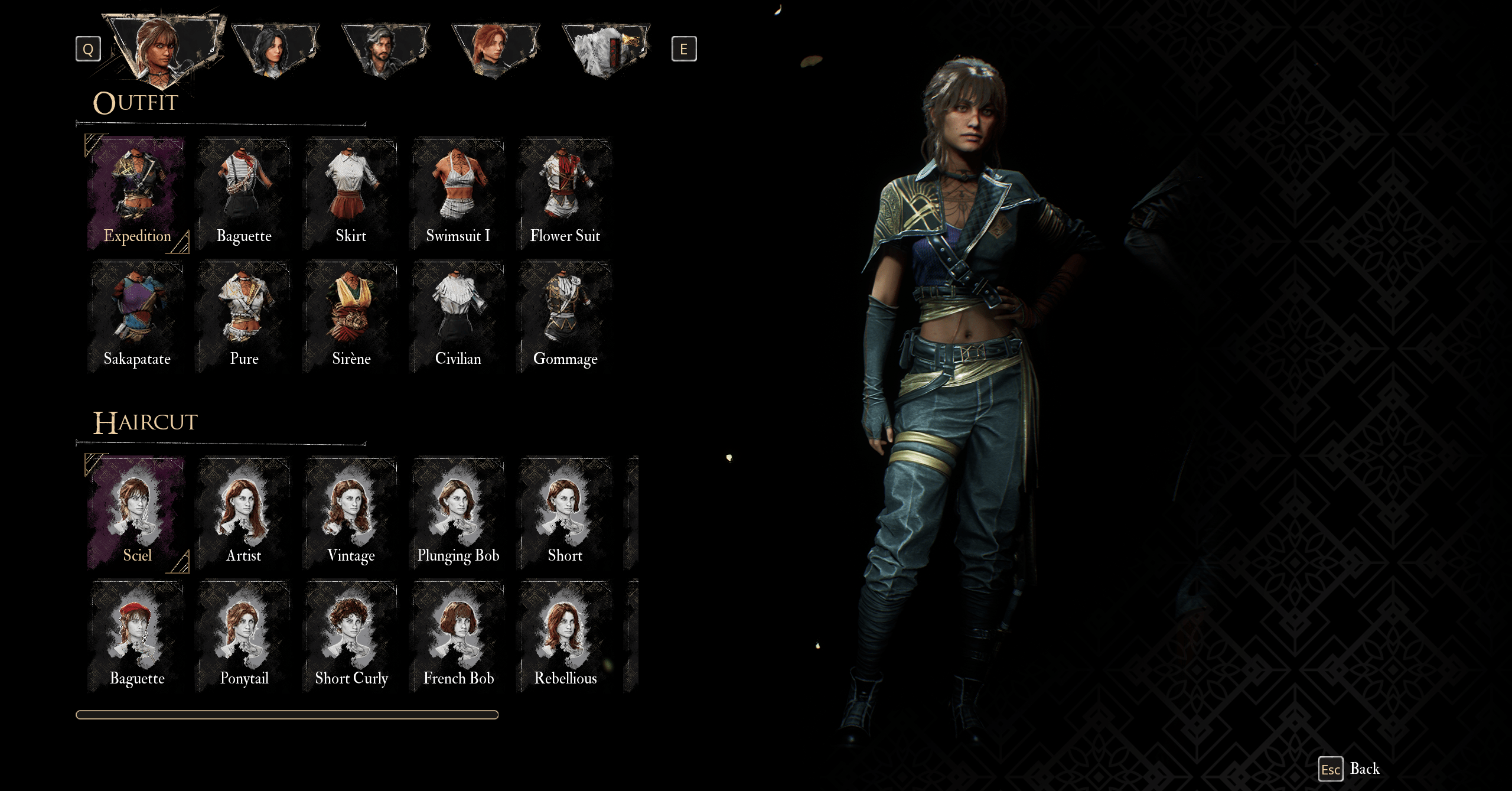
Task: Pick the Gommage outfit
Action: point(565,317)
